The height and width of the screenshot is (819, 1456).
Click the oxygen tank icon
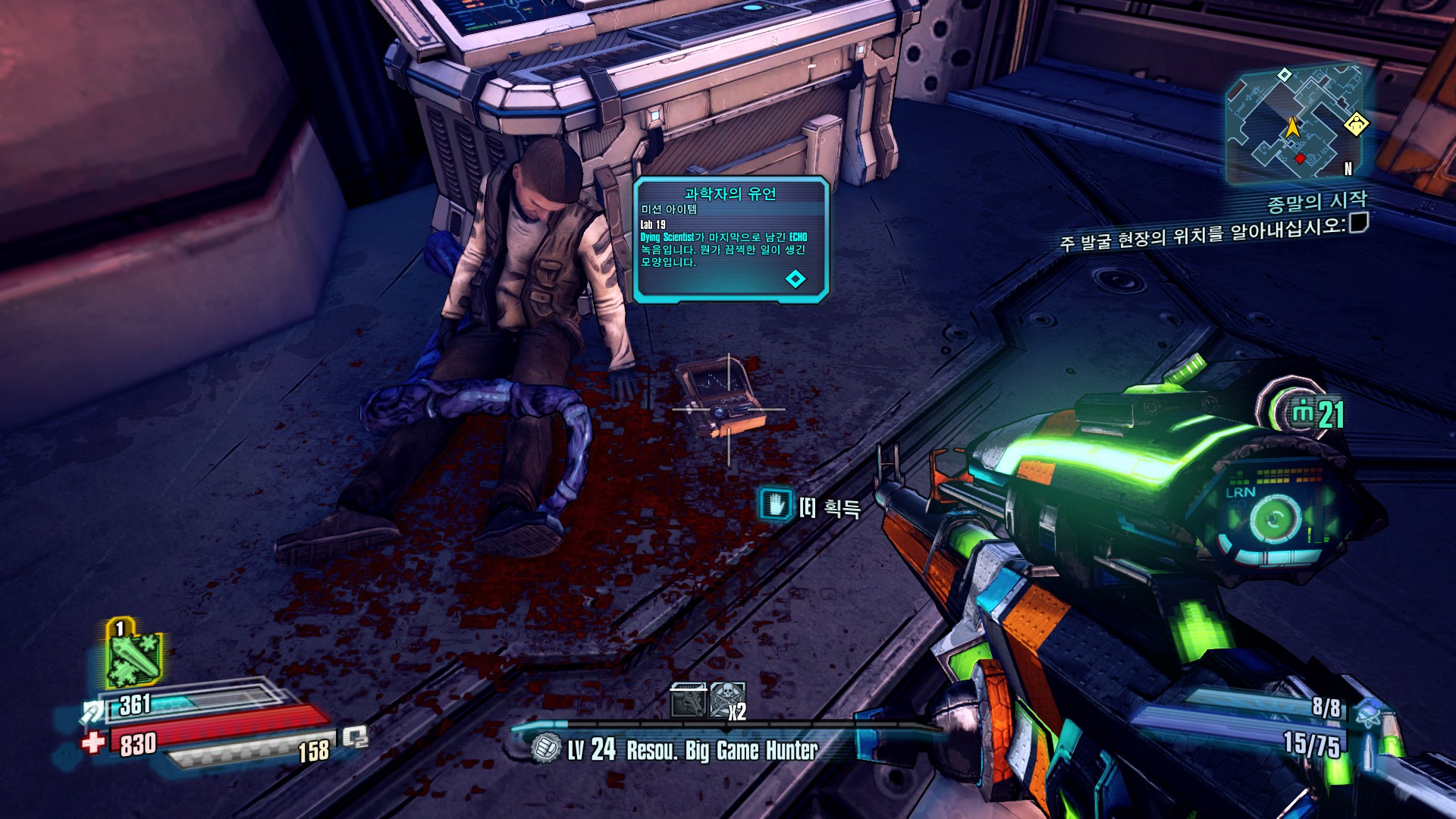click(x=356, y=736)
